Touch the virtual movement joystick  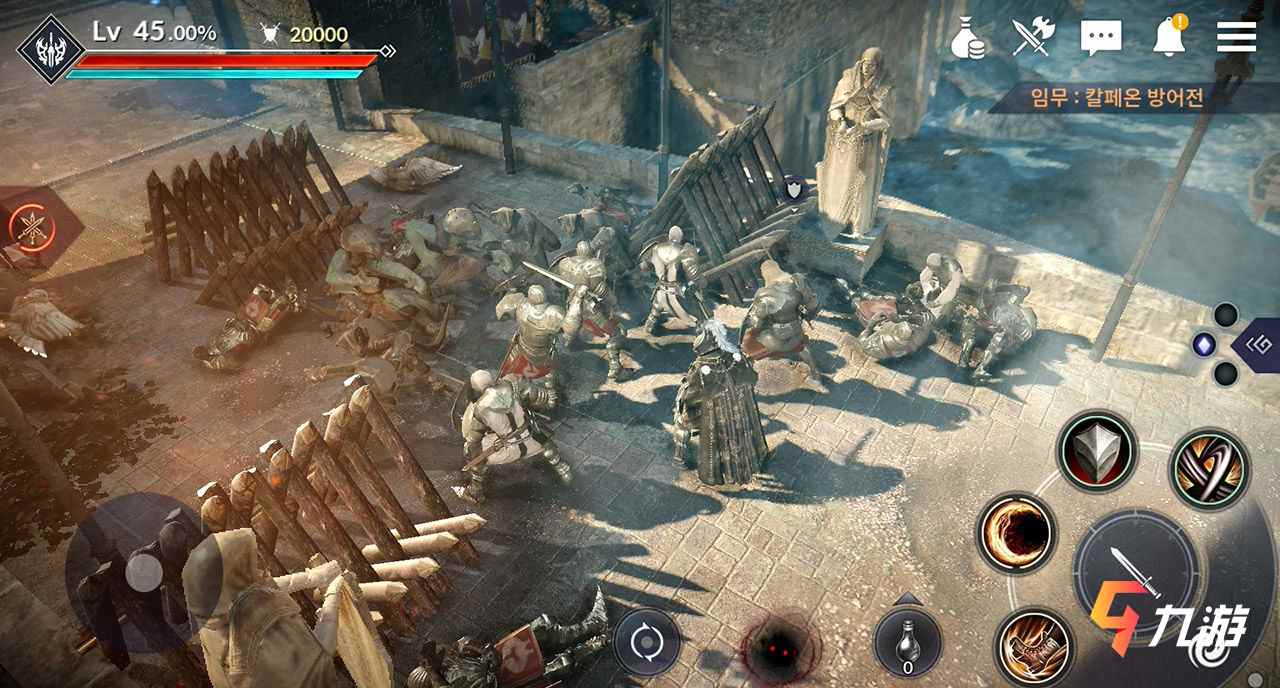(x=144, y=571)
